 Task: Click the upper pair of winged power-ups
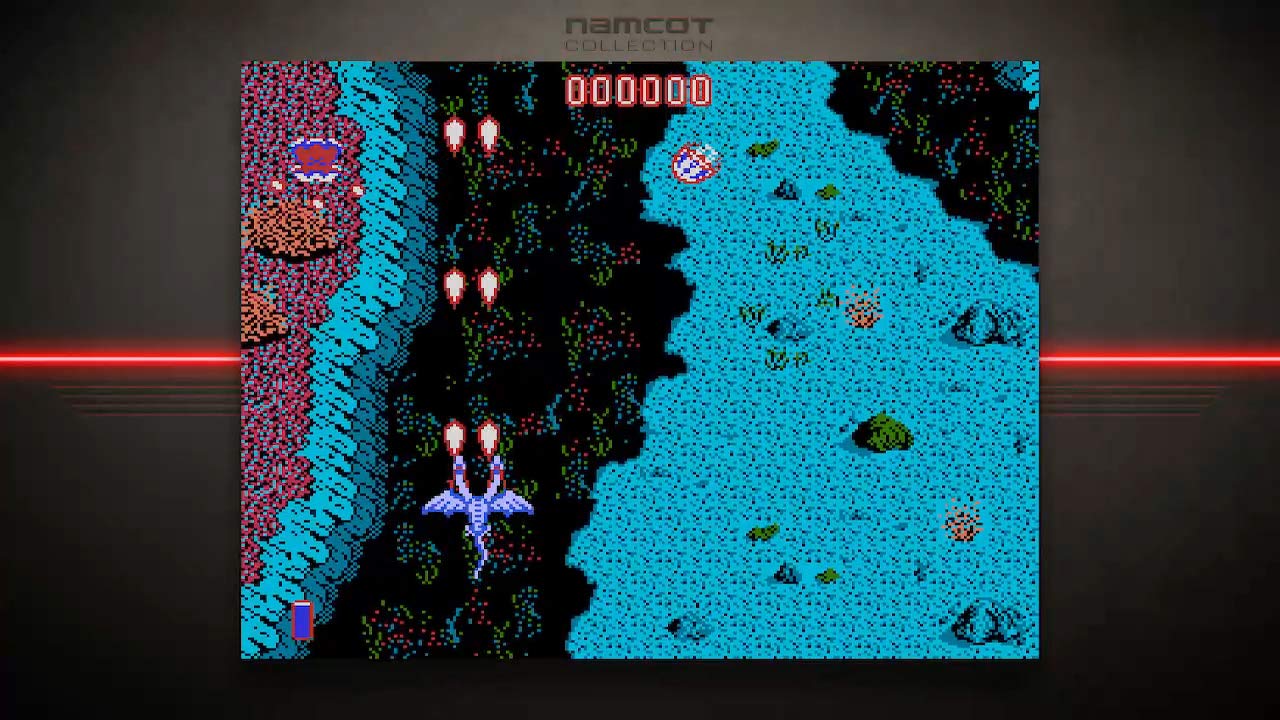point(472,133)
